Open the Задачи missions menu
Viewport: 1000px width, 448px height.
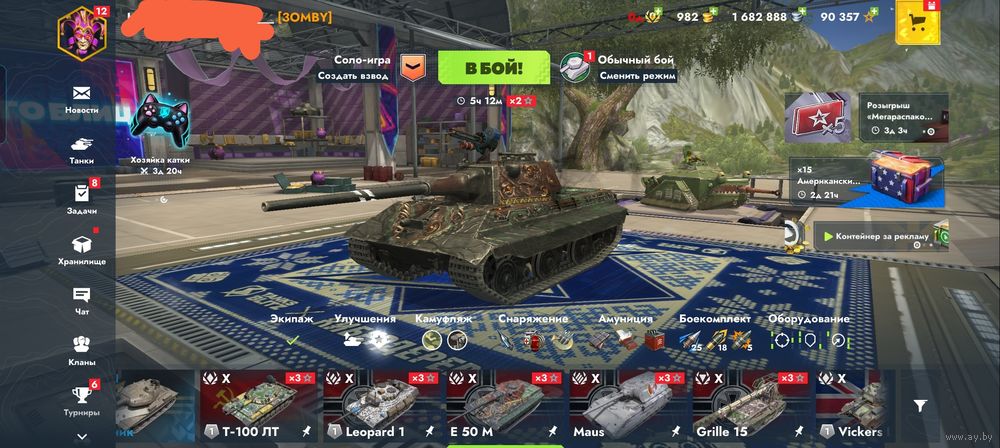[x=81, y=198]
